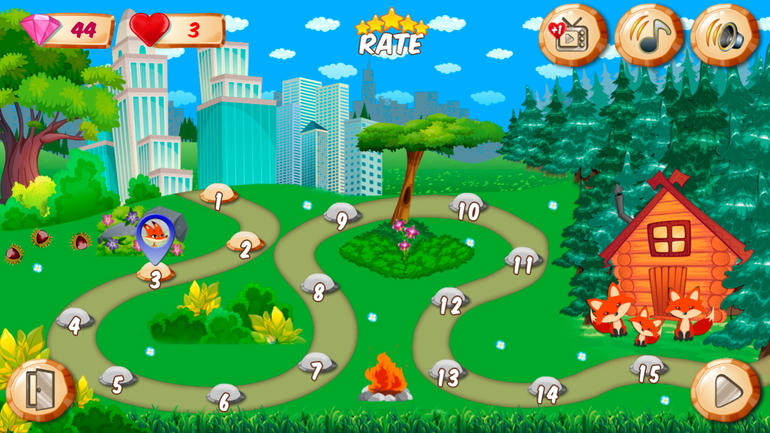
Task: Toggle the sound effects speaker button
Action: [x=725, y=36]
